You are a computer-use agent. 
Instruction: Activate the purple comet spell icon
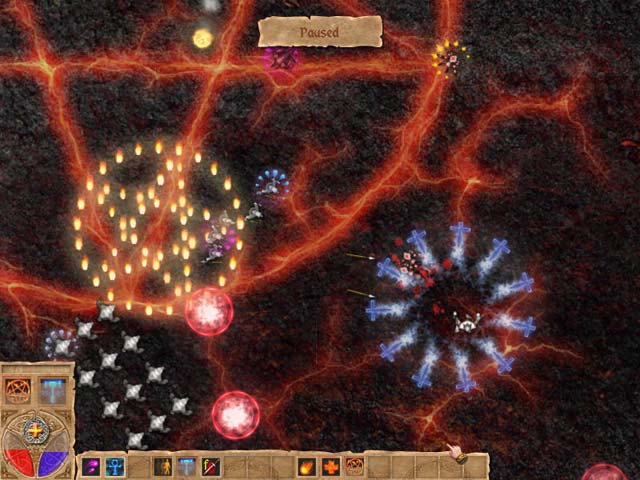tap(91, 466)
